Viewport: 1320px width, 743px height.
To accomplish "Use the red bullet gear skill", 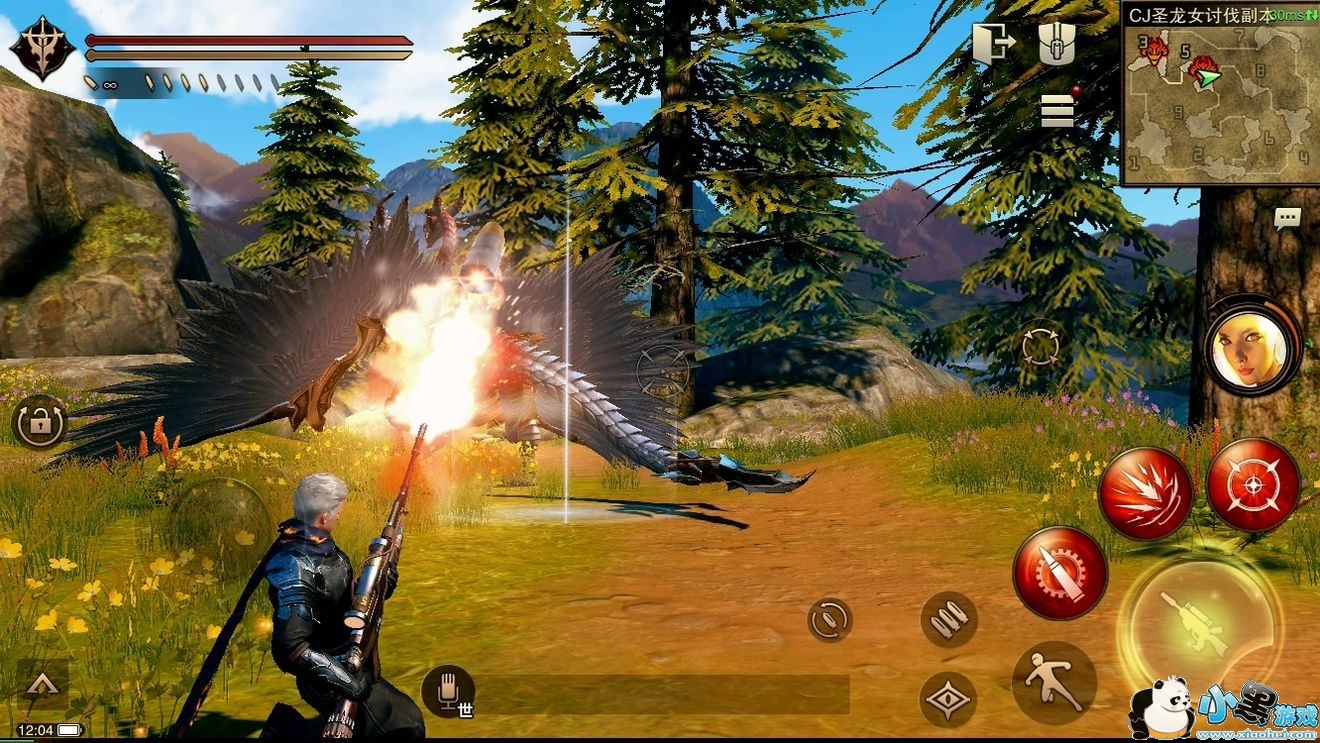I will (1059, 573).
